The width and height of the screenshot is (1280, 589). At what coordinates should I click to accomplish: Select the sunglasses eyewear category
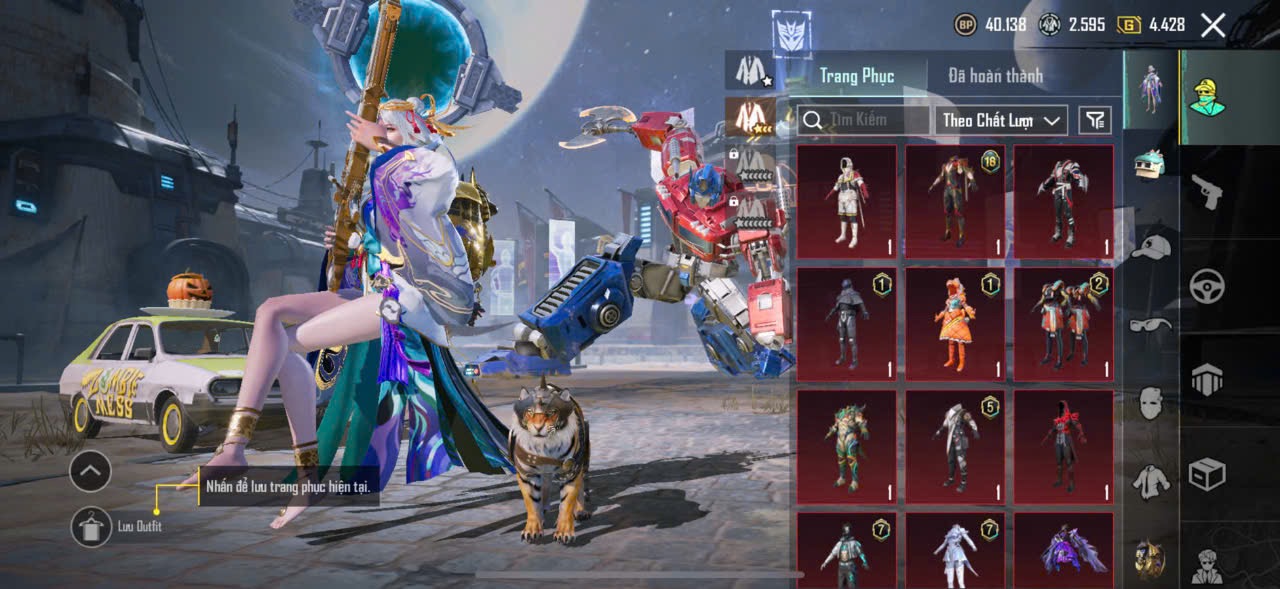tap(1152, 324)
